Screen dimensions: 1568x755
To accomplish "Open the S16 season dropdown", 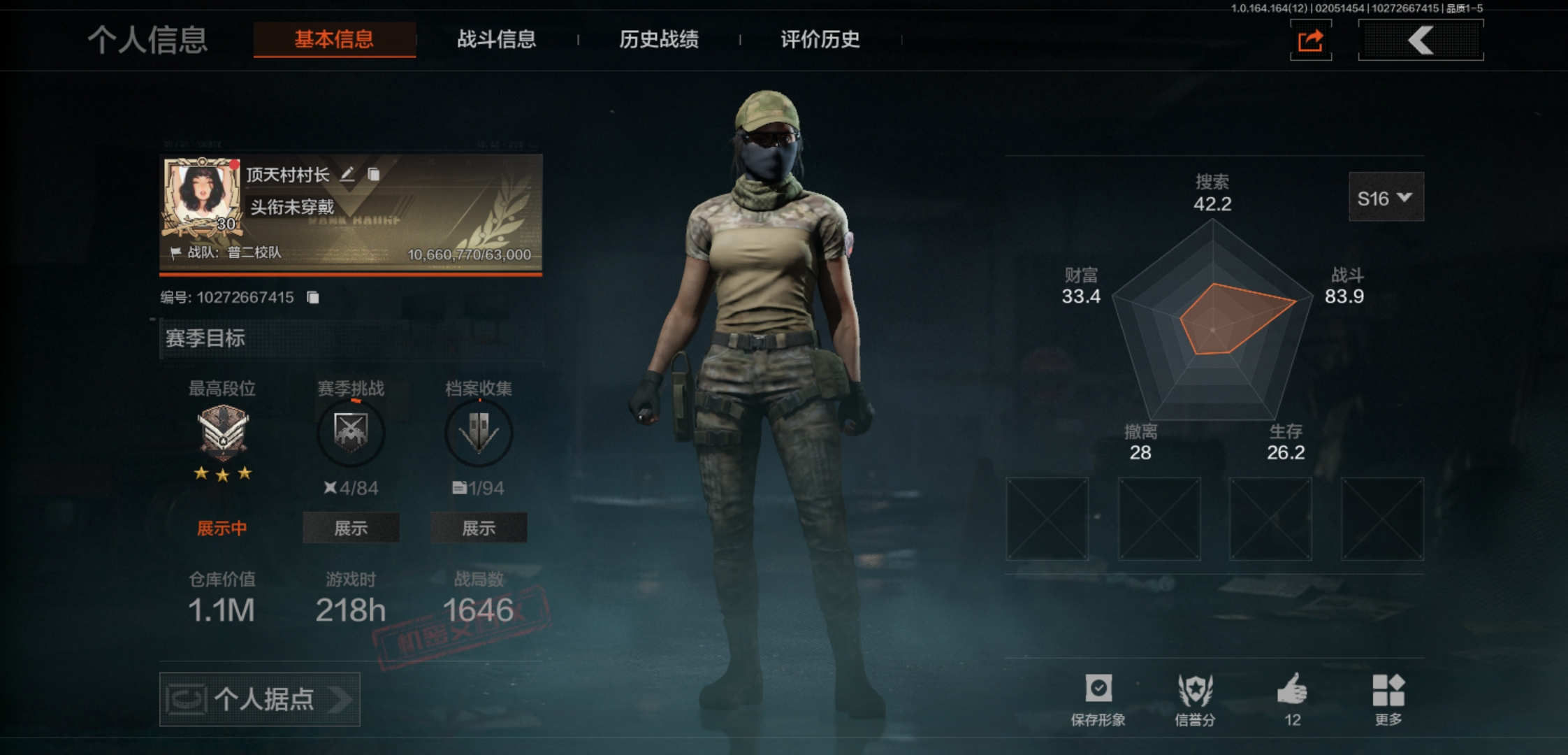I will [1386, 197].
